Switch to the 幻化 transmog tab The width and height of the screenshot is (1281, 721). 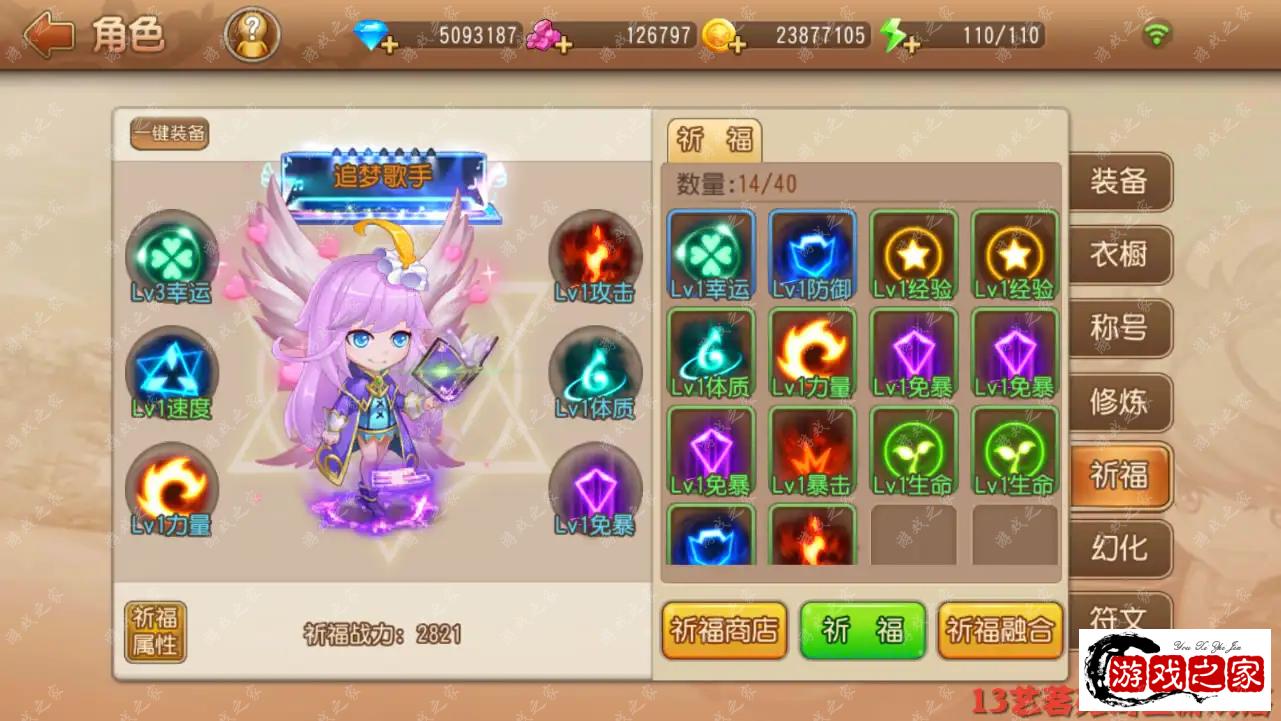[x=1118, y=548]
